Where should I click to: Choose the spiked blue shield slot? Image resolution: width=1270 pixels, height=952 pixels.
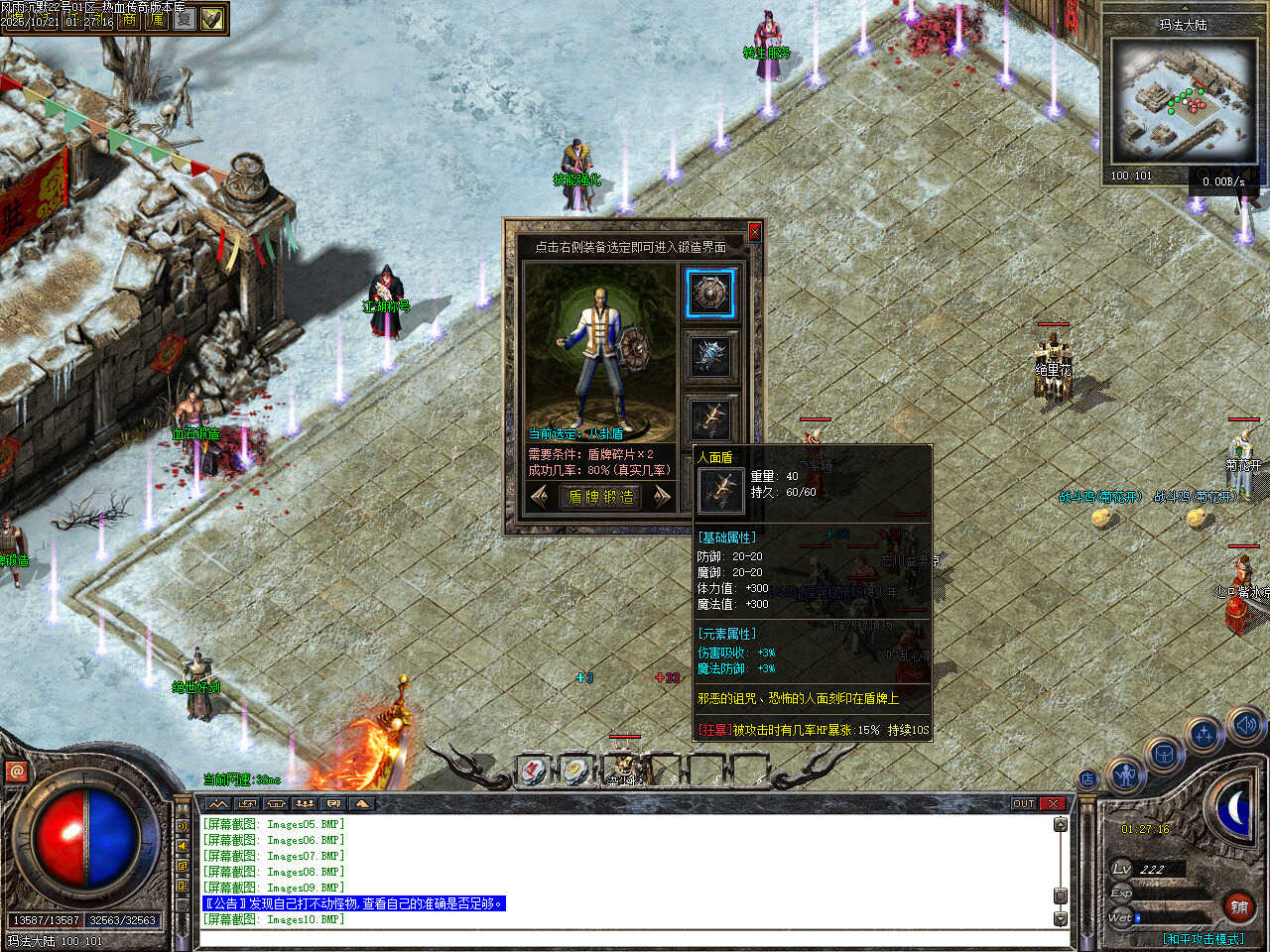click(x=709, y=356)
